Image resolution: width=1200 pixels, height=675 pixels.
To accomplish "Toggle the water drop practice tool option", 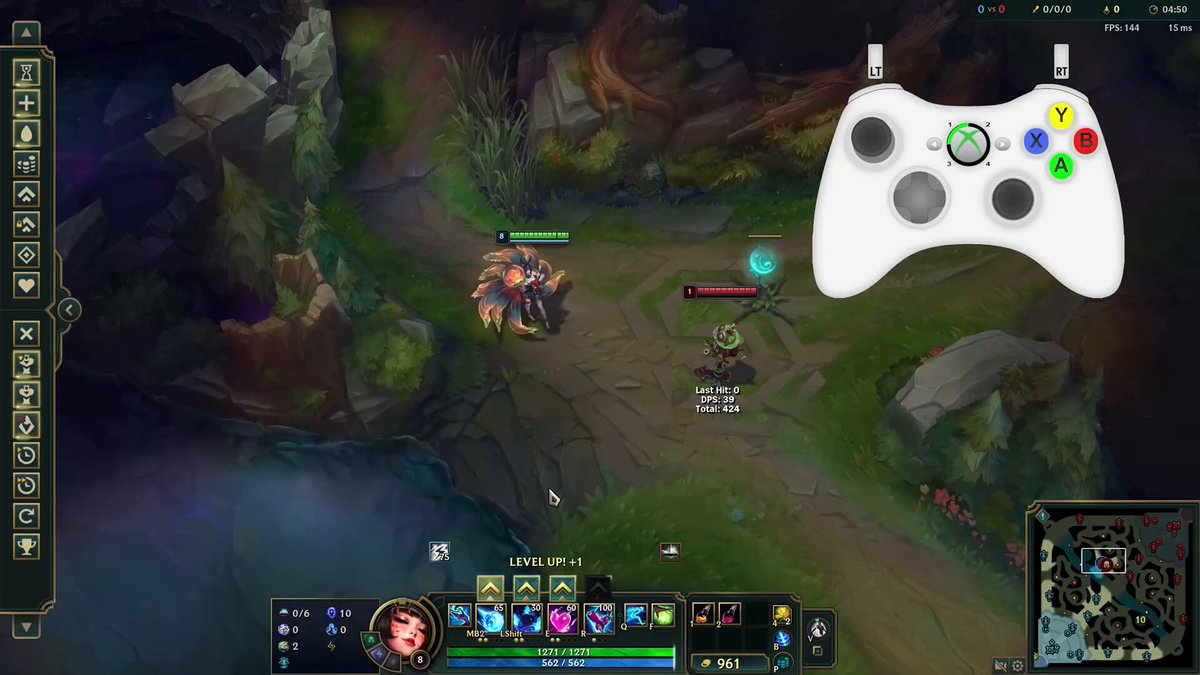I will tap(27, 133).
